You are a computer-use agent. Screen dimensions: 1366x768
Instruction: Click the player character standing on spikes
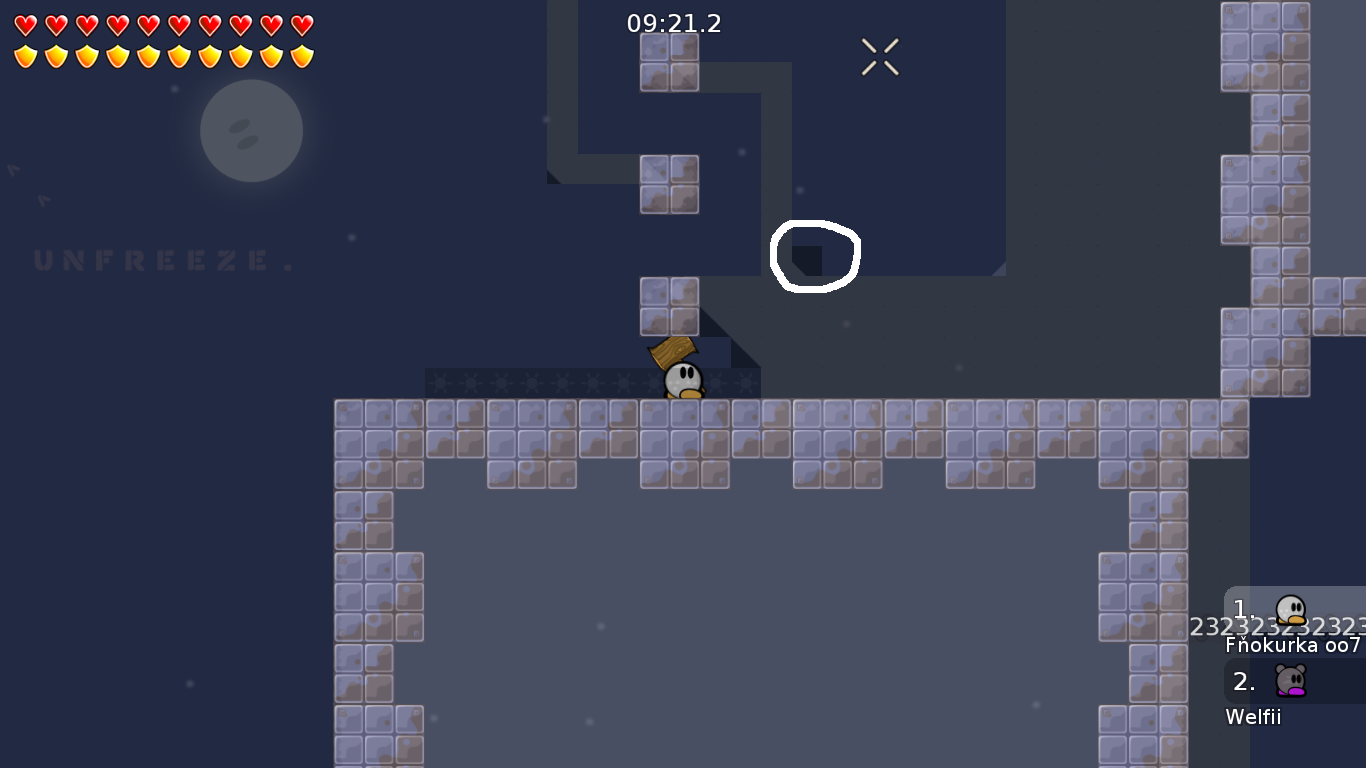click(683, 380)
